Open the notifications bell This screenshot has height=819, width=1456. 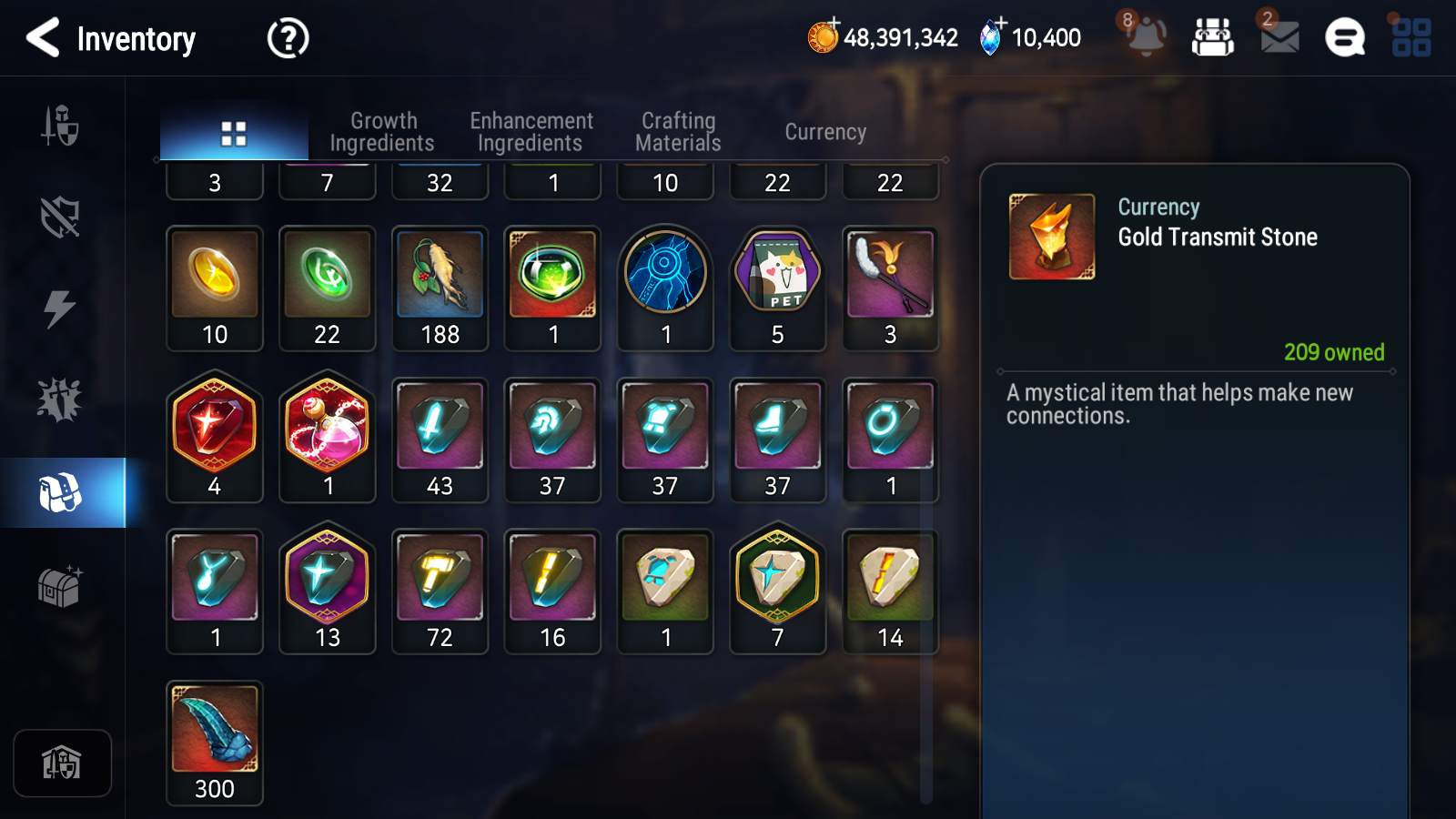tap(1146, 38)
